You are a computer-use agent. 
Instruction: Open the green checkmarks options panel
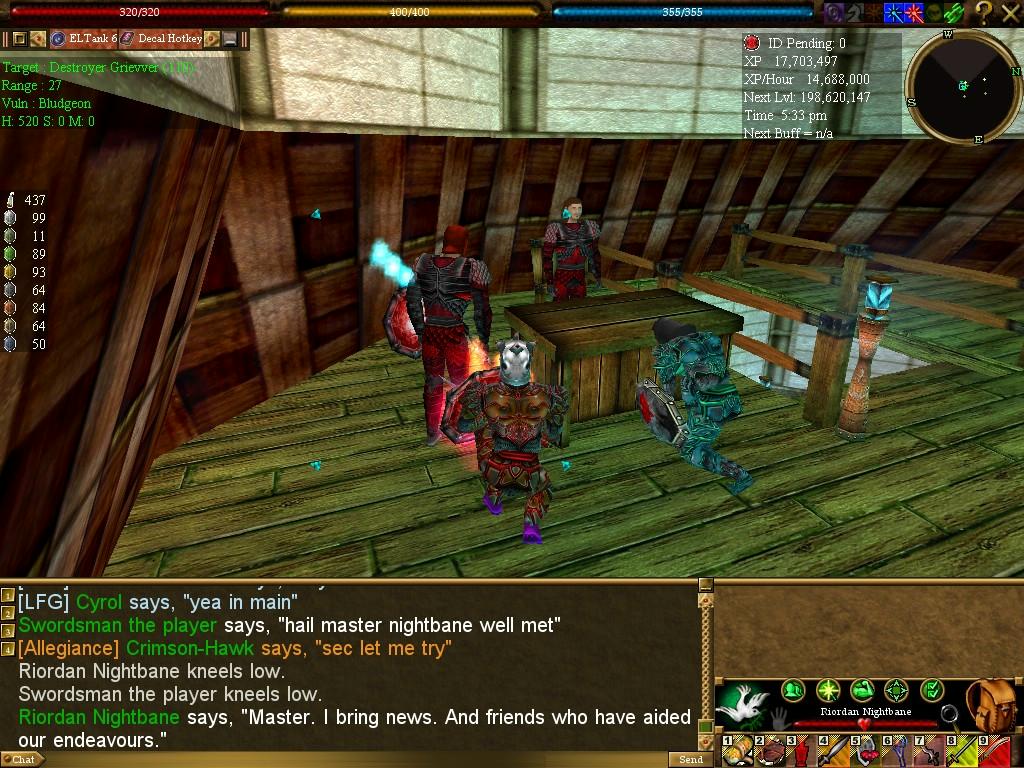point(931,690)
